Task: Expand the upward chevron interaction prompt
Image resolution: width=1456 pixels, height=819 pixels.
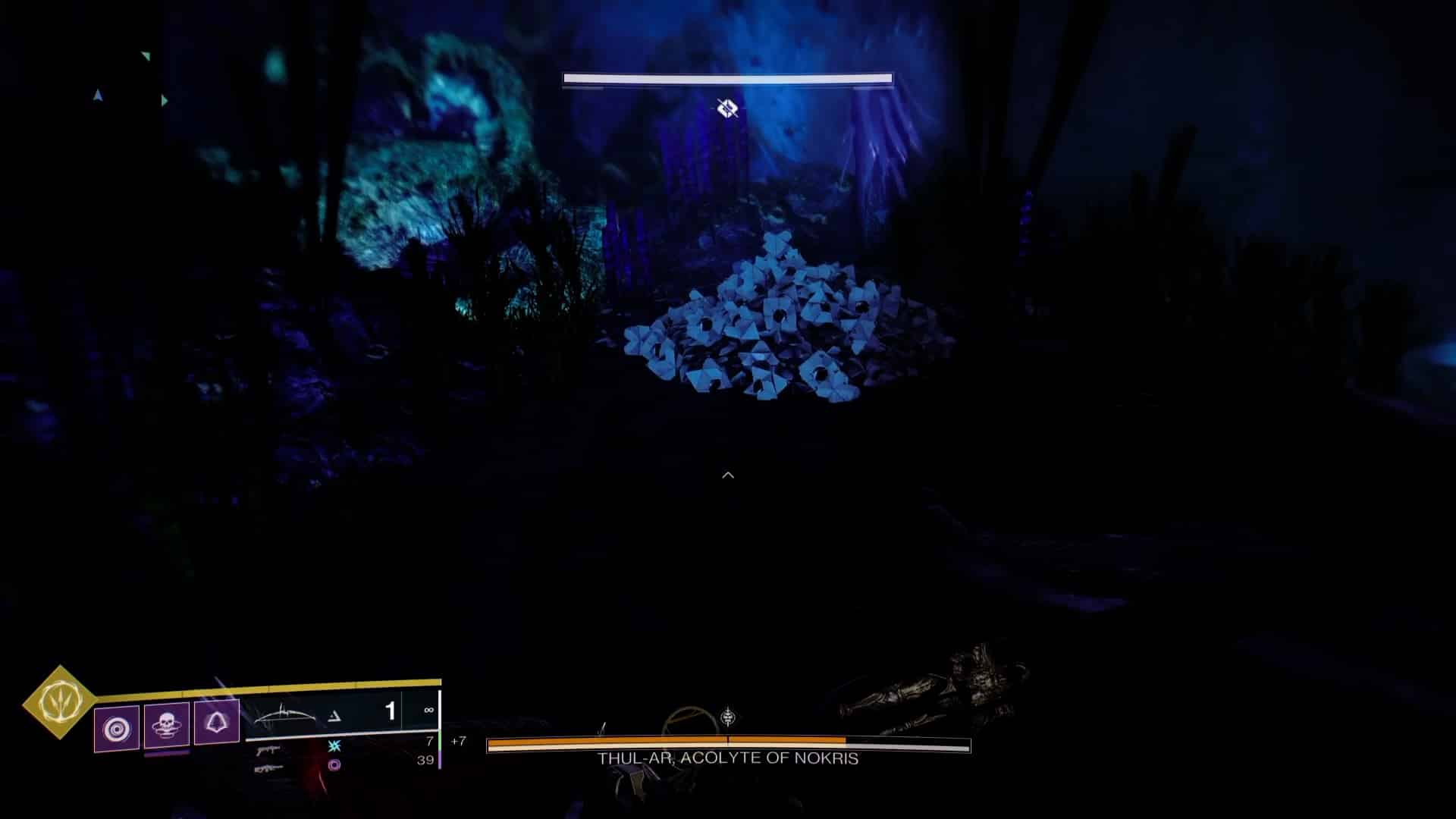Action: 728,474
